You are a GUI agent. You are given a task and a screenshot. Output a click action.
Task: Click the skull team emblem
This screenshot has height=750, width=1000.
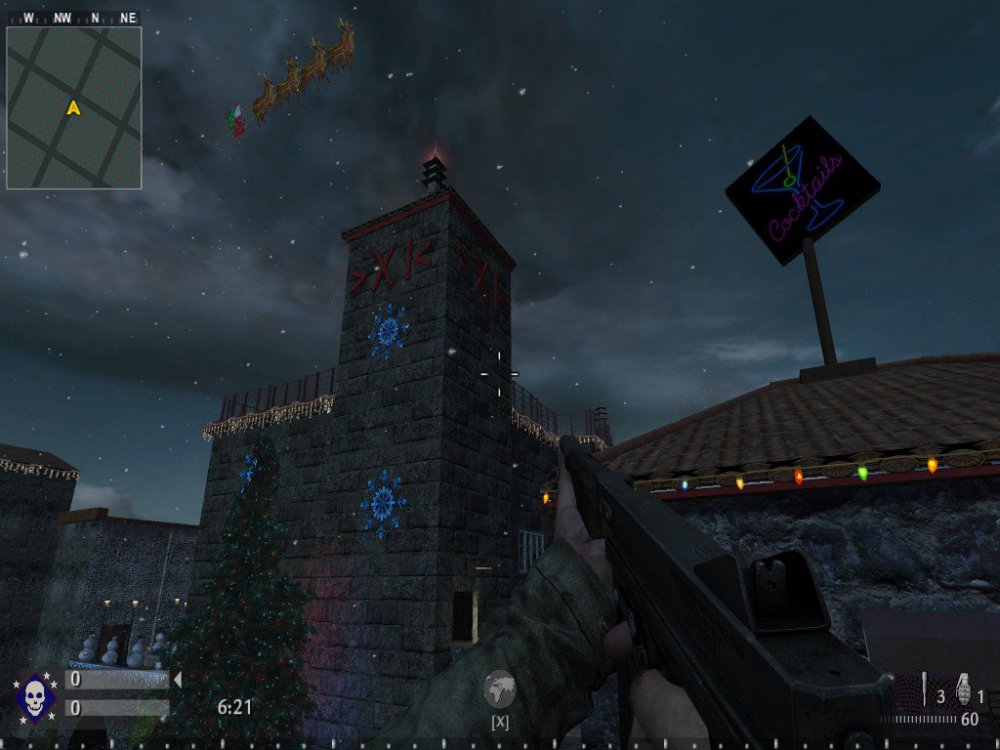point(33,696)
